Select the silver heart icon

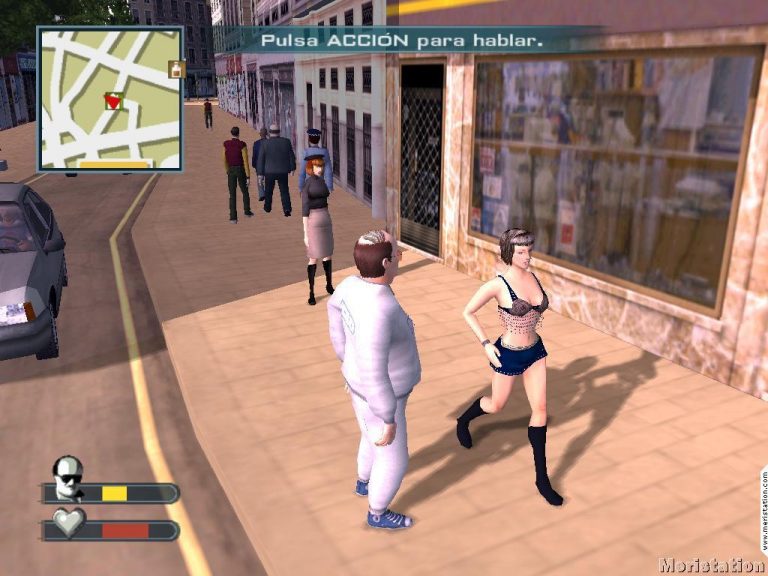pos(68,523)
